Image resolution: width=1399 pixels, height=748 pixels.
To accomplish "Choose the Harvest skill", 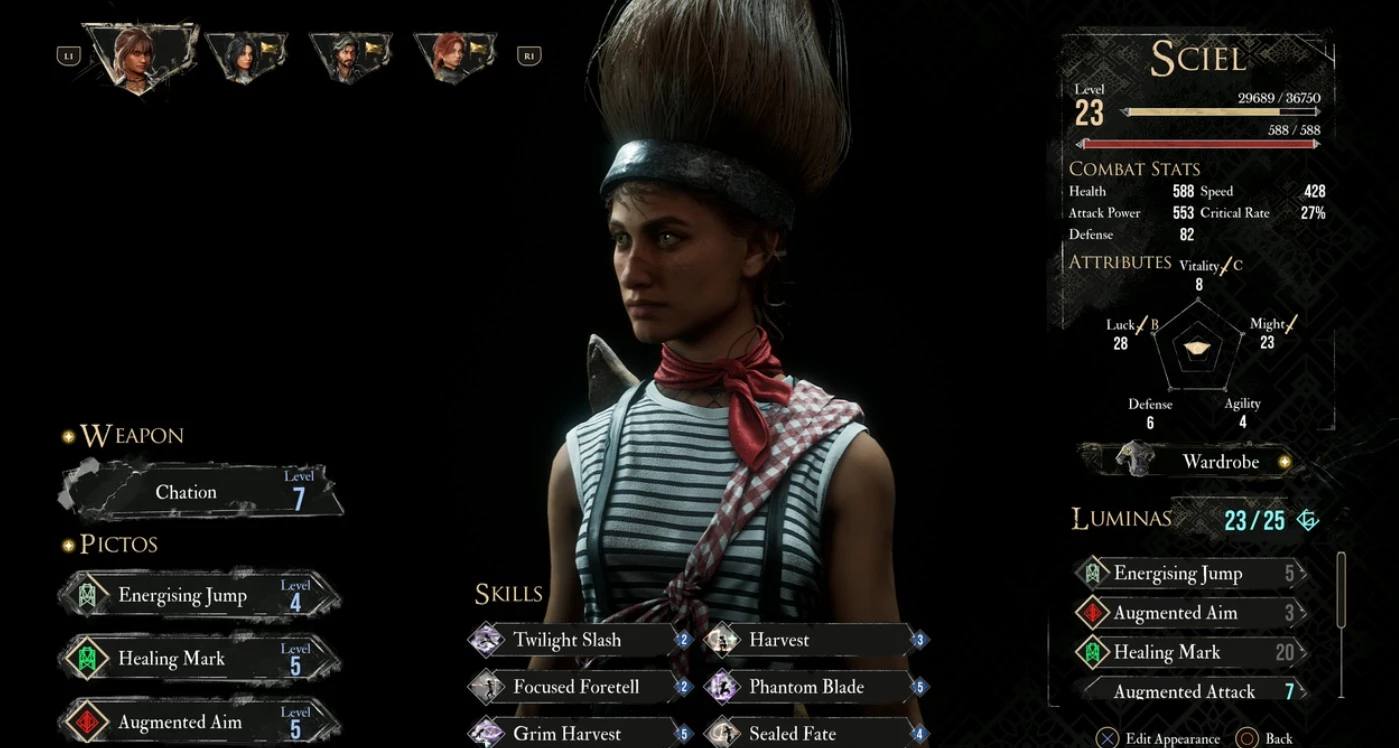I will [815, 640].
